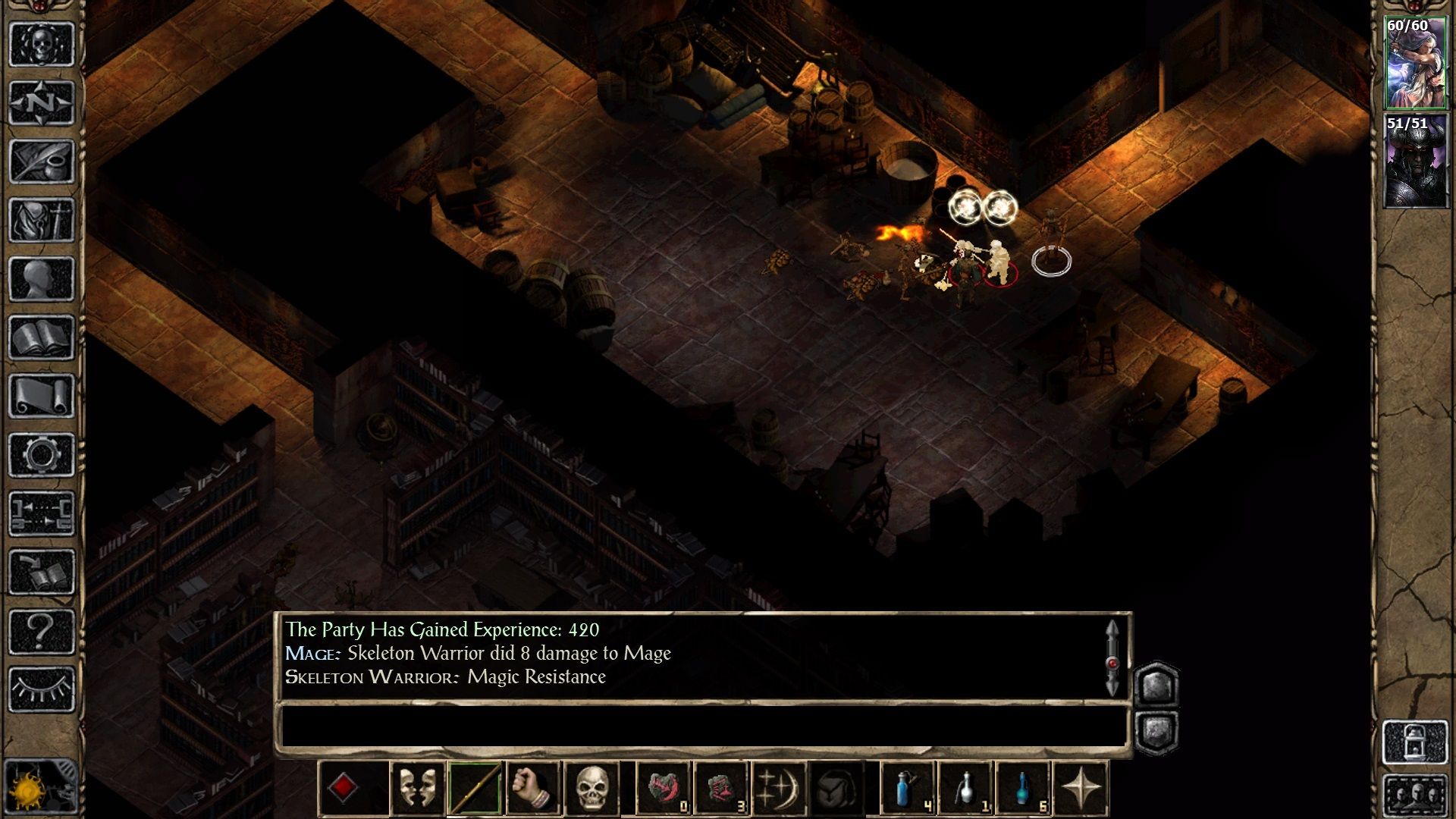Open the mage spellbook
1456x819 pixels.
pyautogui.click(x=42, y=337)
